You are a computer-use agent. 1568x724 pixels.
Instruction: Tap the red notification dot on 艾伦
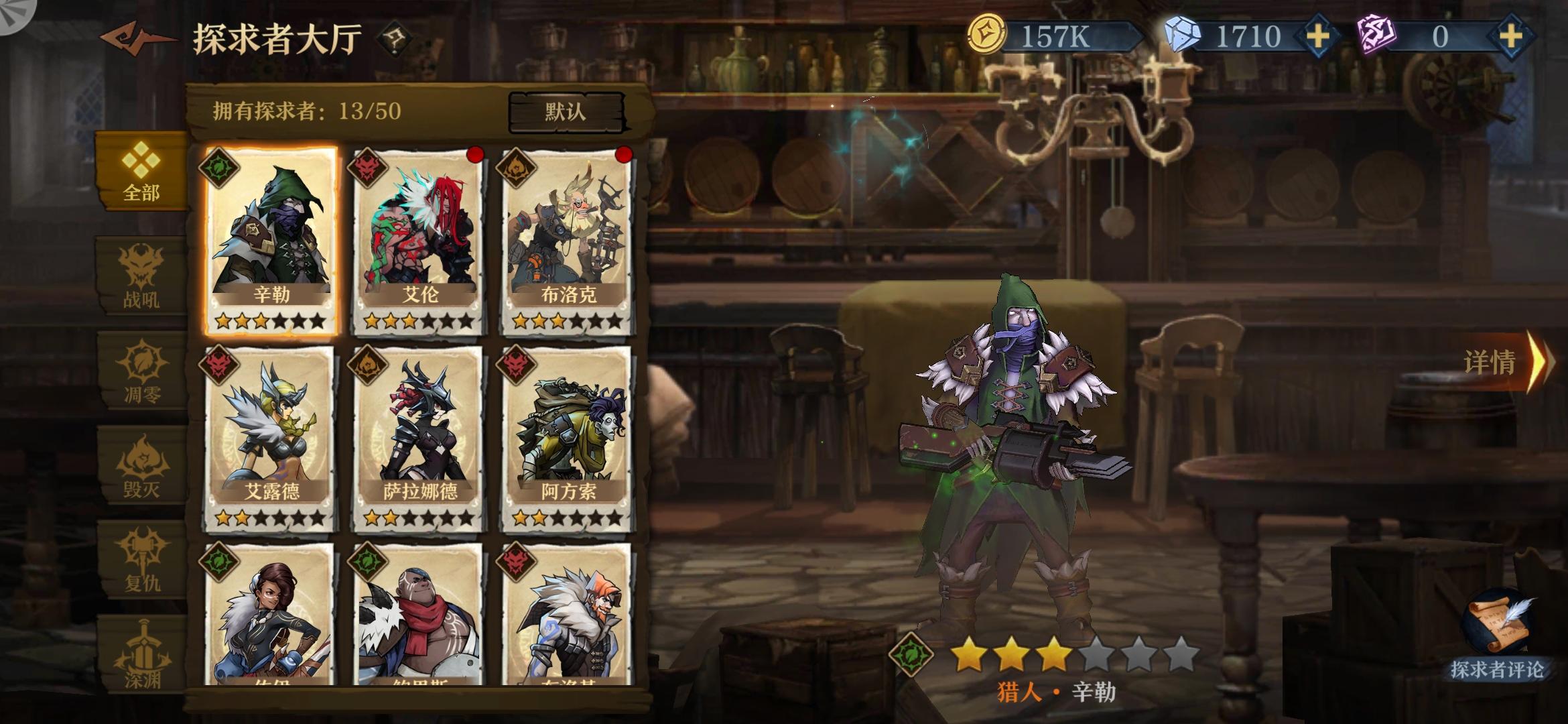(x=476, y=156)
